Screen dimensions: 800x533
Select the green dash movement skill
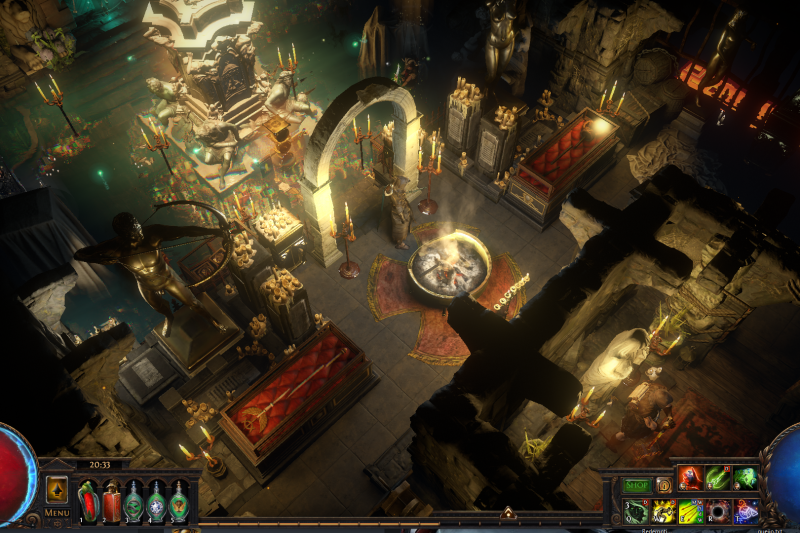coord(745,478)
